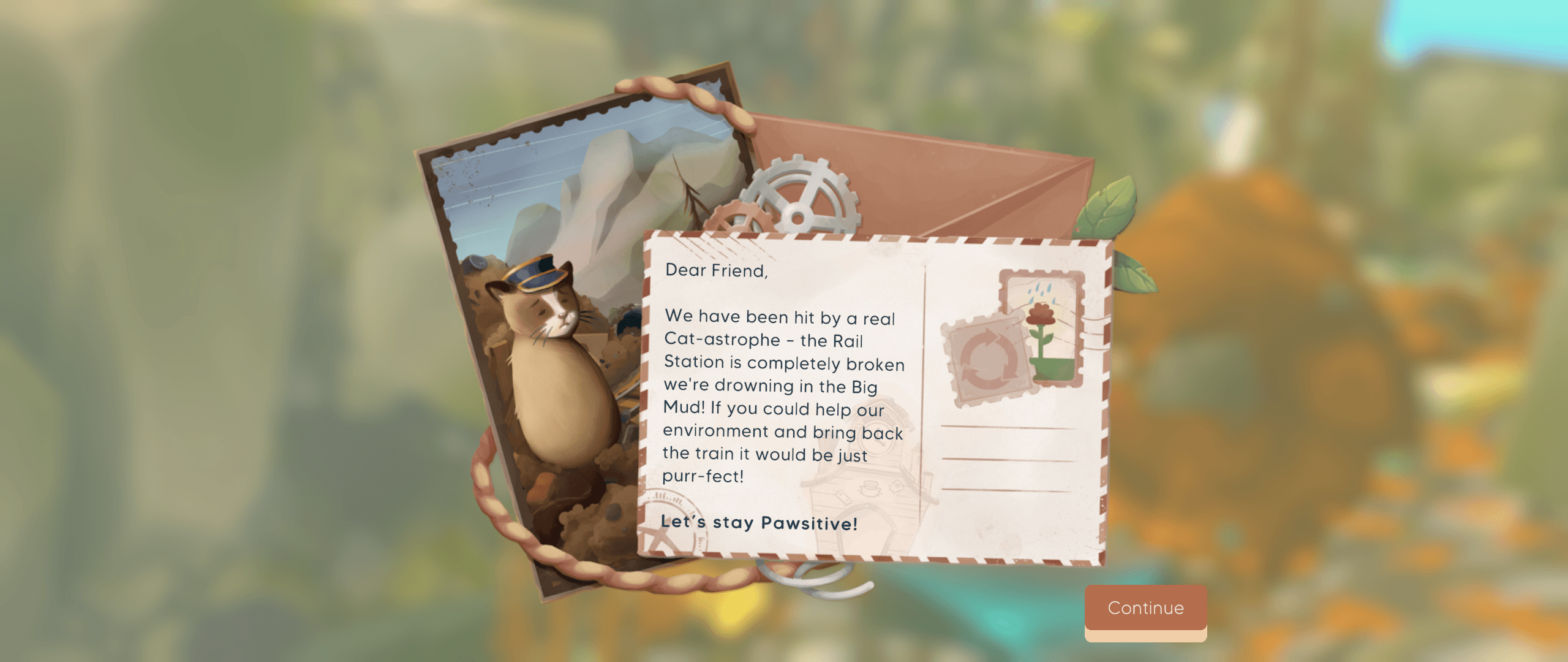Continue past the postcard letter
This screenshot has width=1568, height=662.
[1145, 608]
